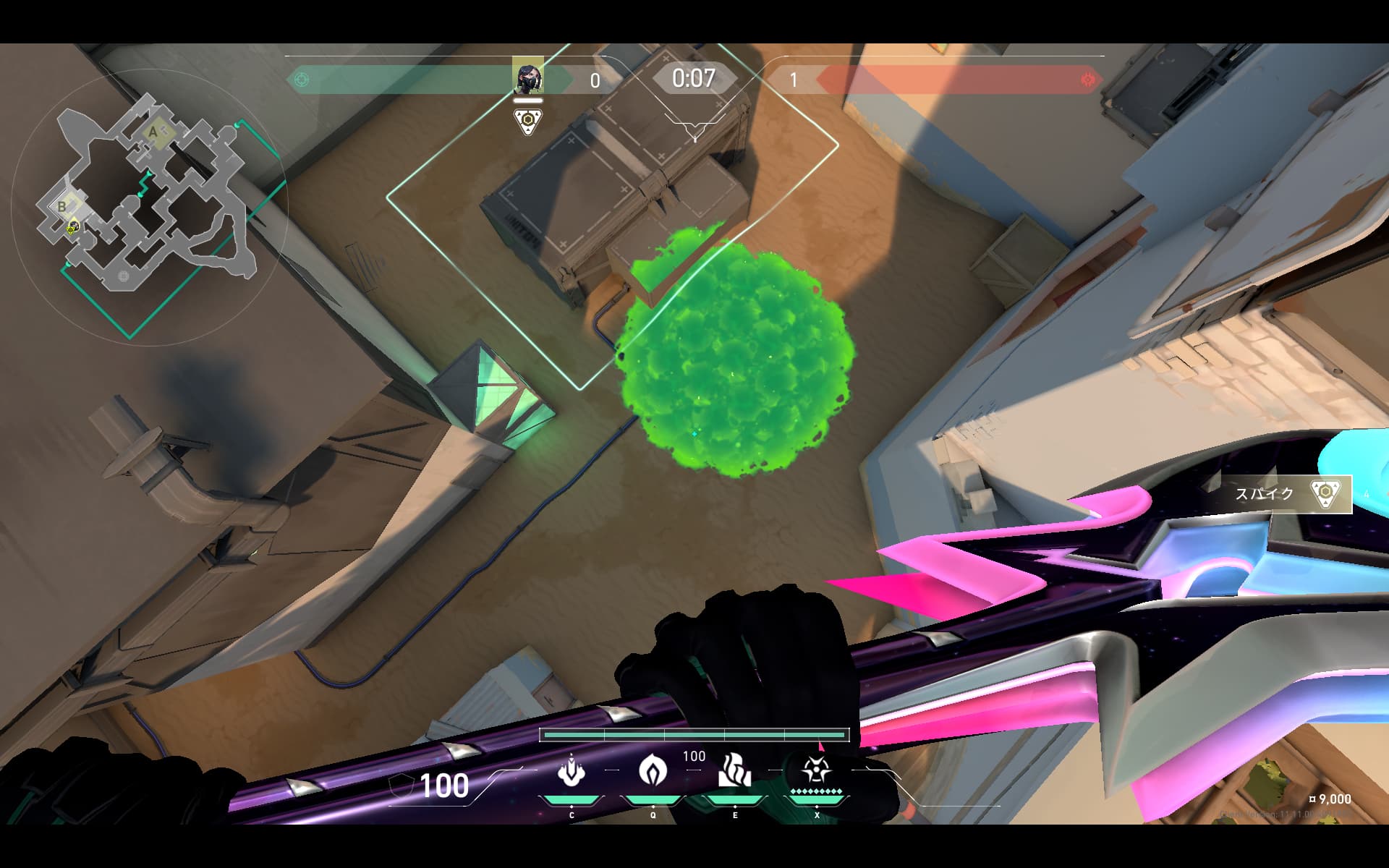Viewport: 1389px width, 868px height.
Task: Select the B site marker on minimap
Action: click(62, 206)
